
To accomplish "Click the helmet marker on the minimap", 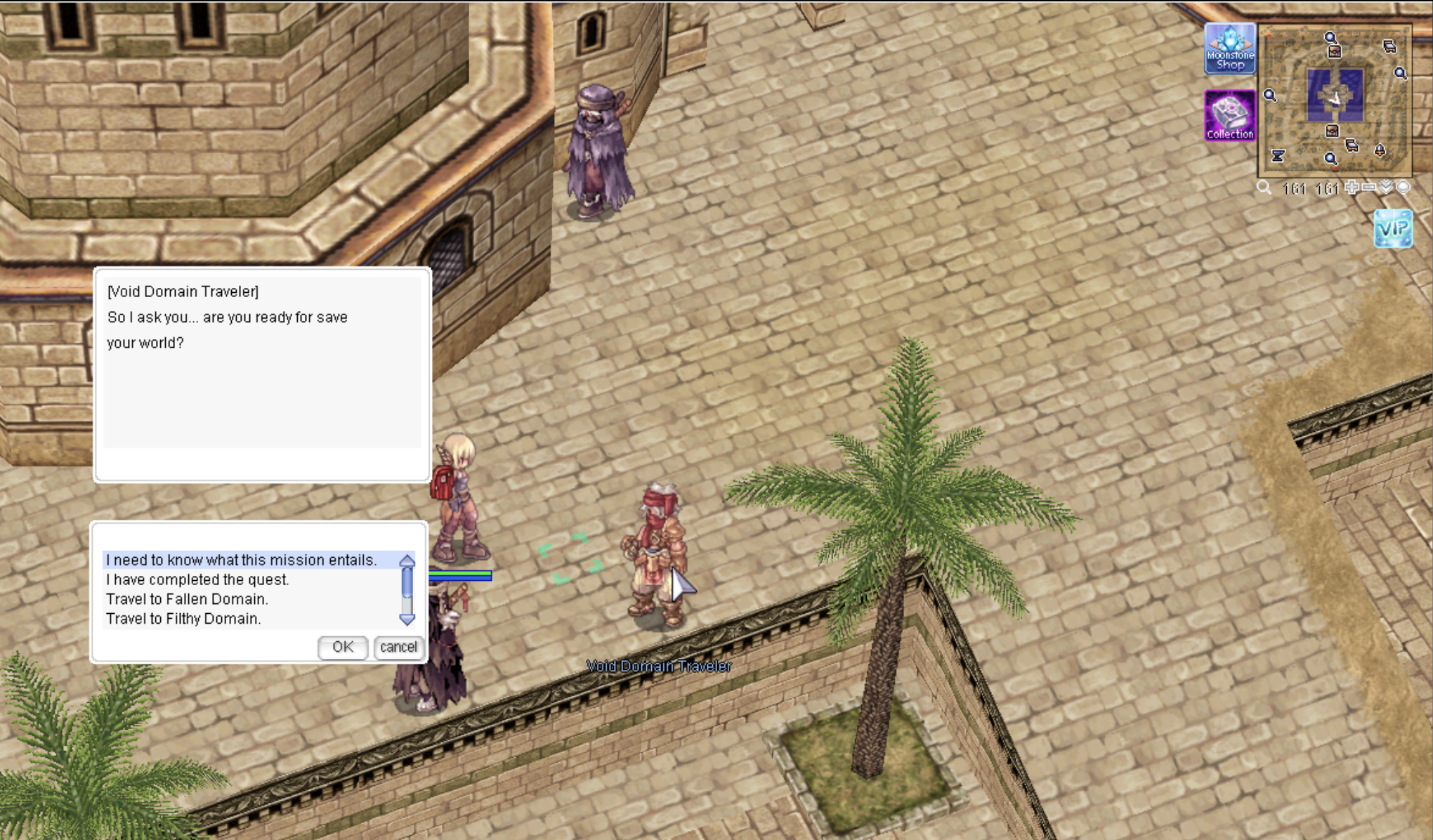I will (x=1380, y=150).
